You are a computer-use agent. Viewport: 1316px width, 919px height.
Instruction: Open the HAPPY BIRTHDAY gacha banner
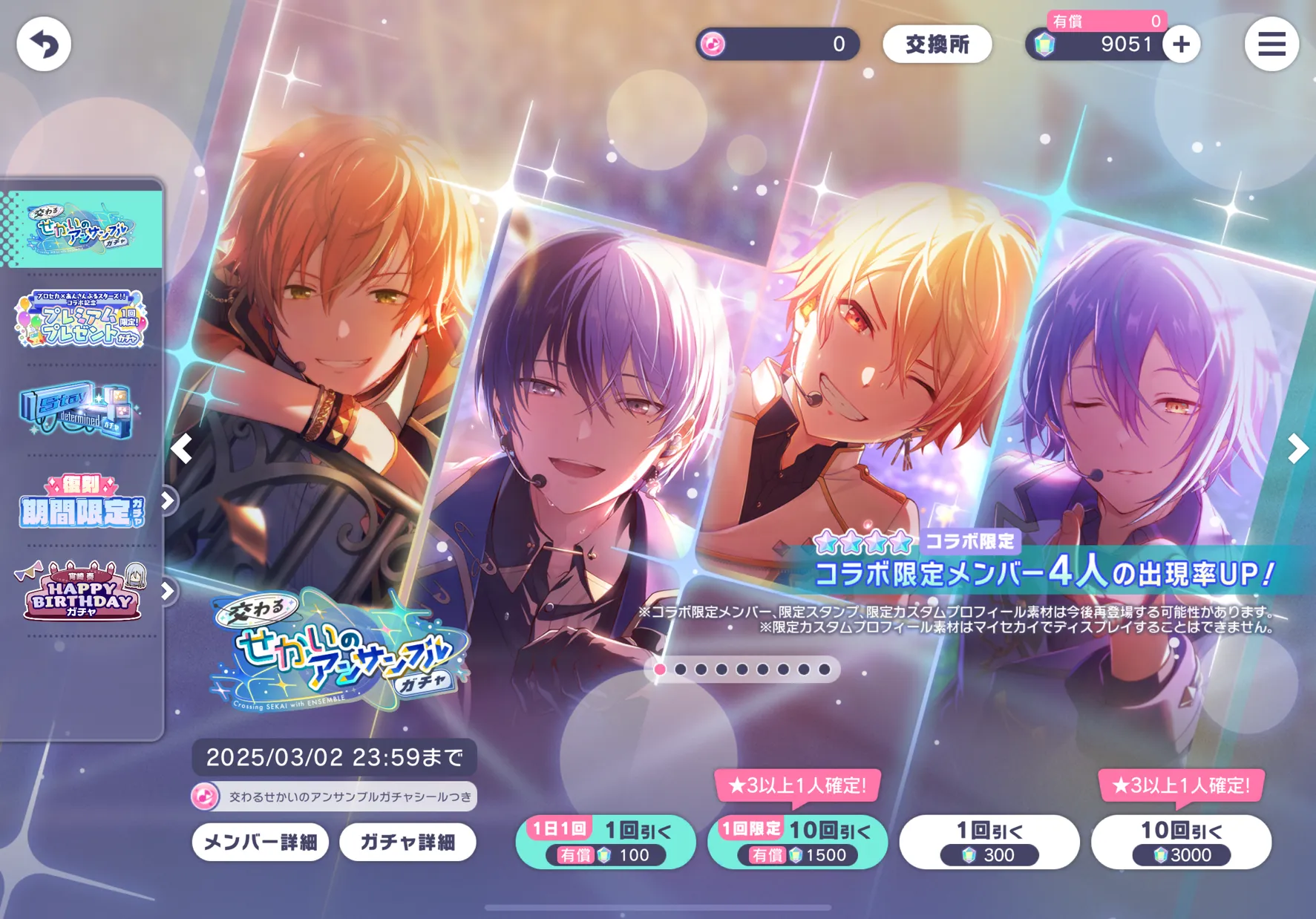click(x=82, y=591)
